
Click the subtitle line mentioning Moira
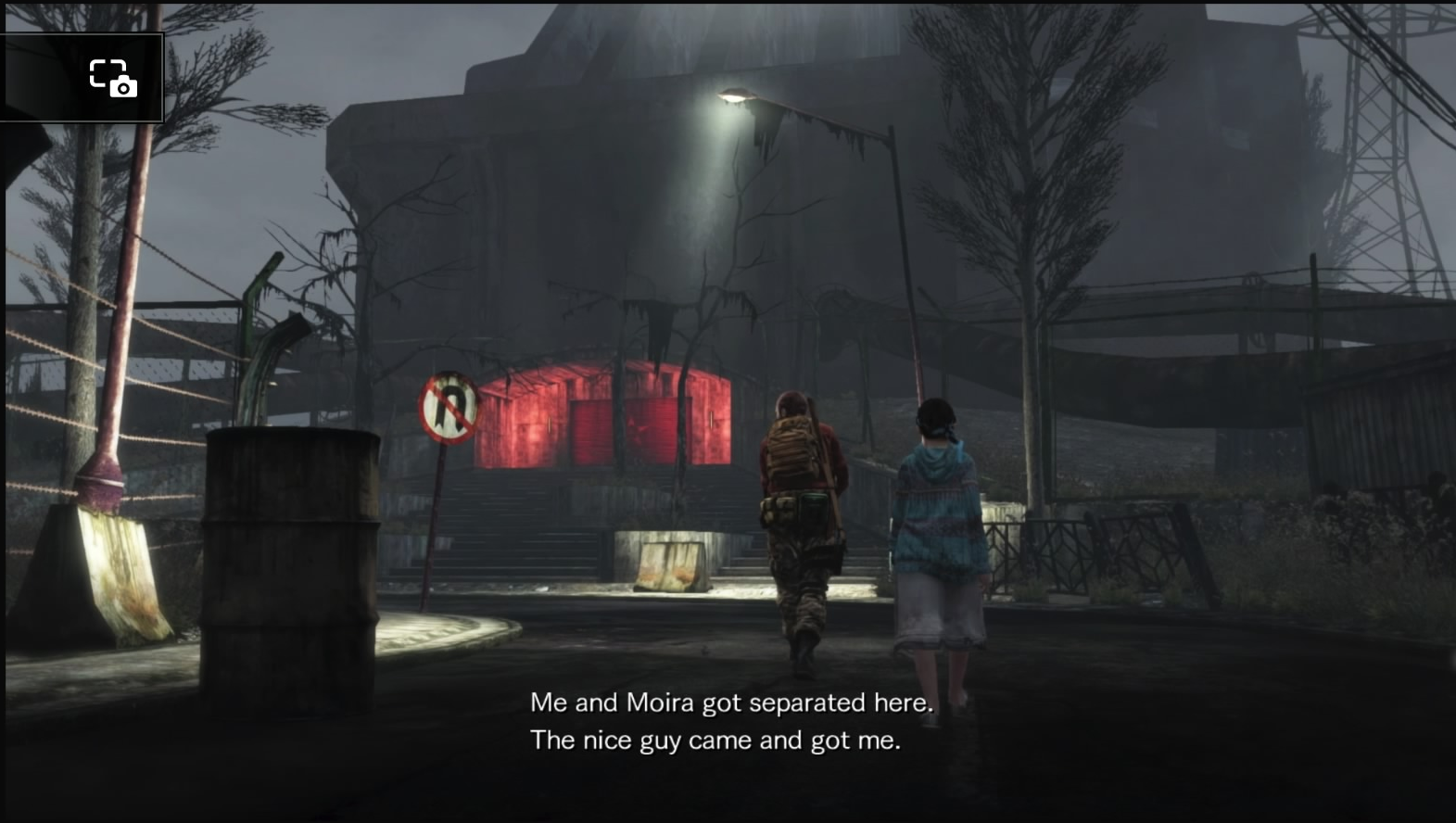click(731, 703)
